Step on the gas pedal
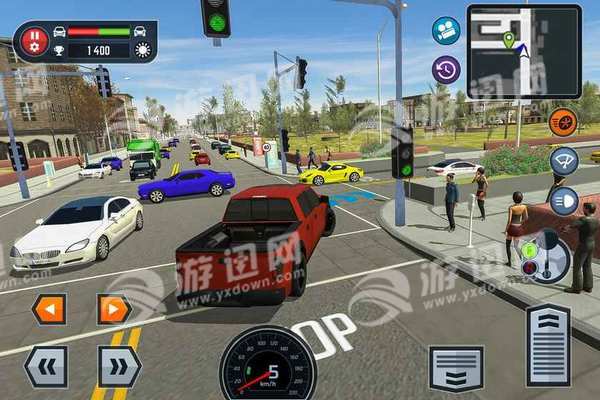Screen dimensions: 600x400 click(547, 345)
